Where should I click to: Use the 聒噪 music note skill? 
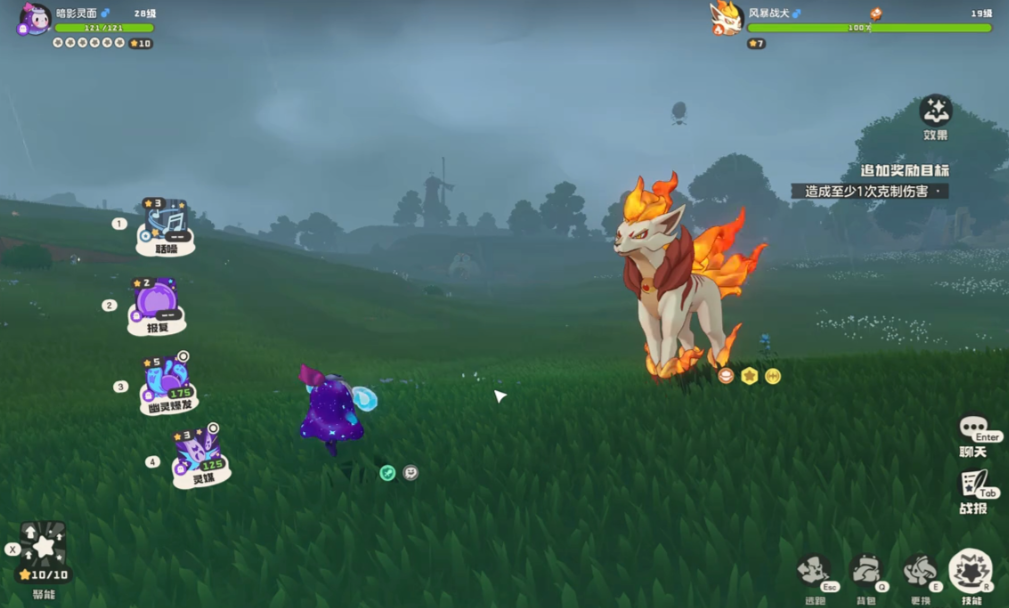pos(165,226)
